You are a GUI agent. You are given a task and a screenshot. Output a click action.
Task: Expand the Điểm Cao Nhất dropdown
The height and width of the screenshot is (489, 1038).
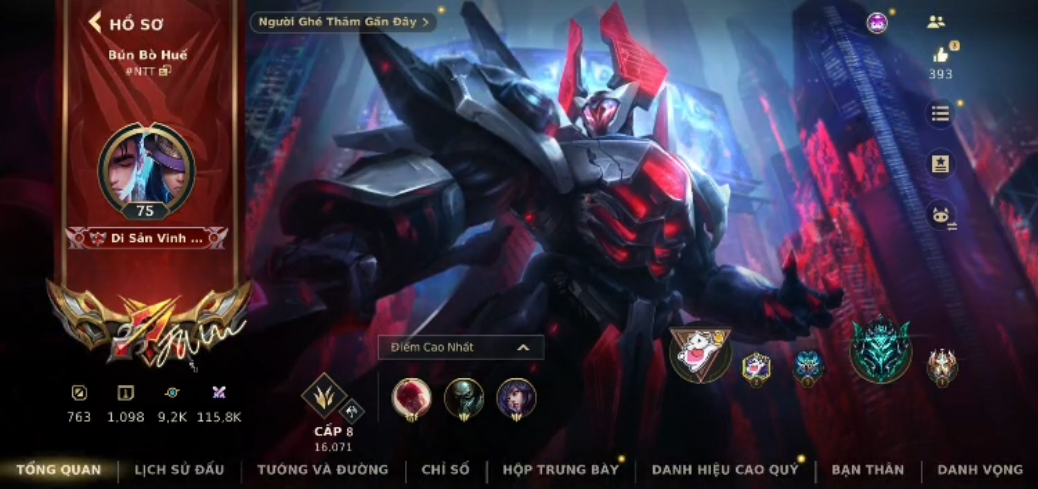pyautogui.click(x=522, y=347)
